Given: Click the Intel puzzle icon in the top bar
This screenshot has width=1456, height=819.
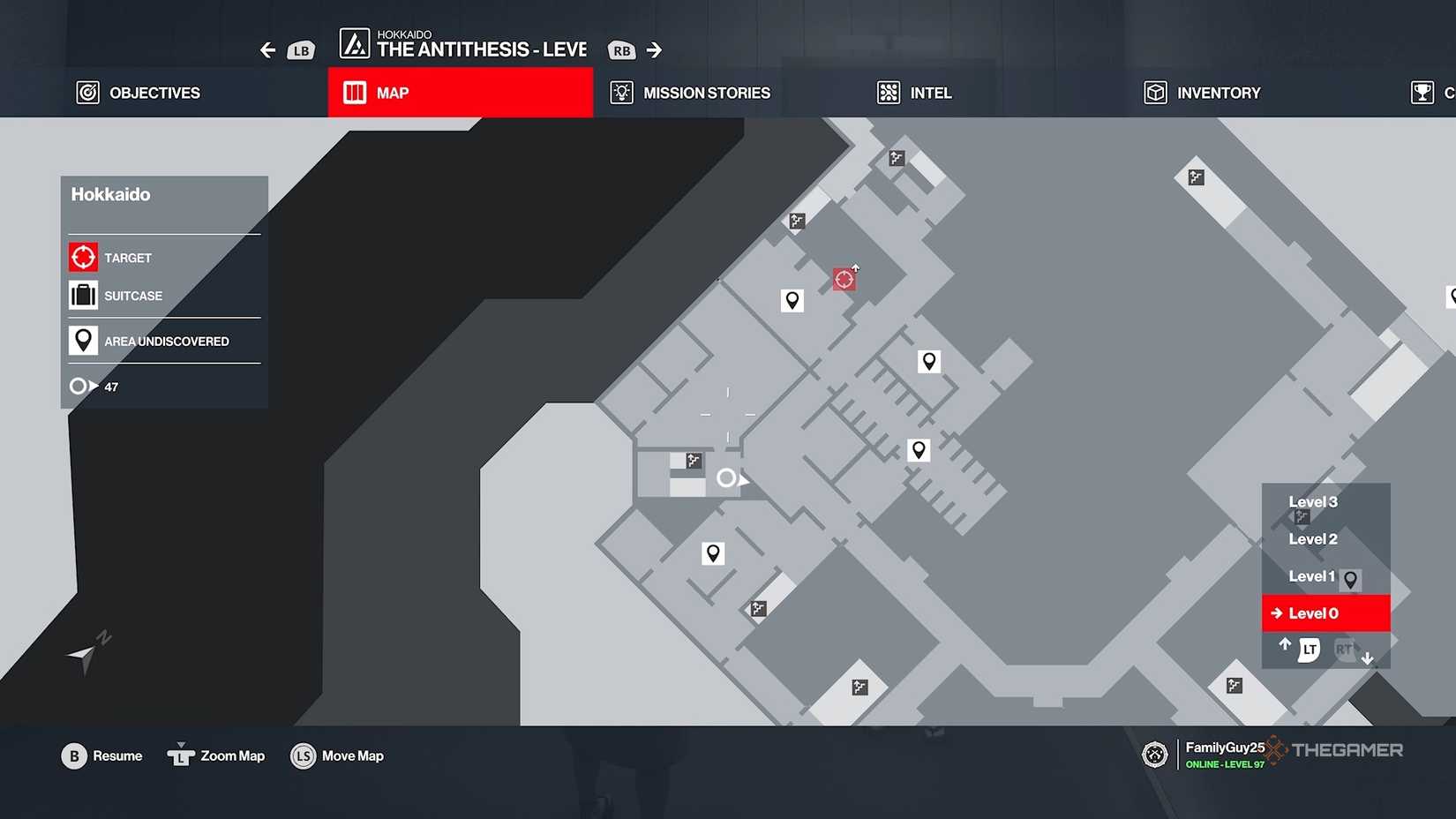Looking at the screenshot, I should coord(889,93).
